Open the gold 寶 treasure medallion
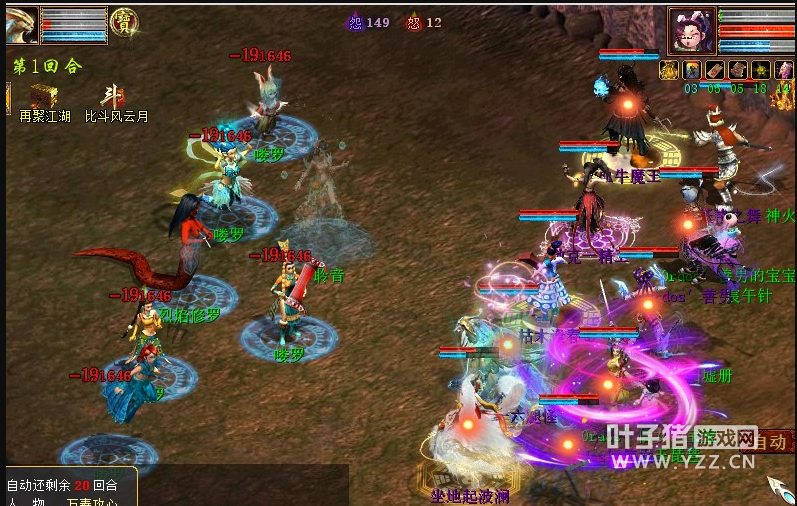This screenshot has width=797, height=506. [x=123, y=22]
